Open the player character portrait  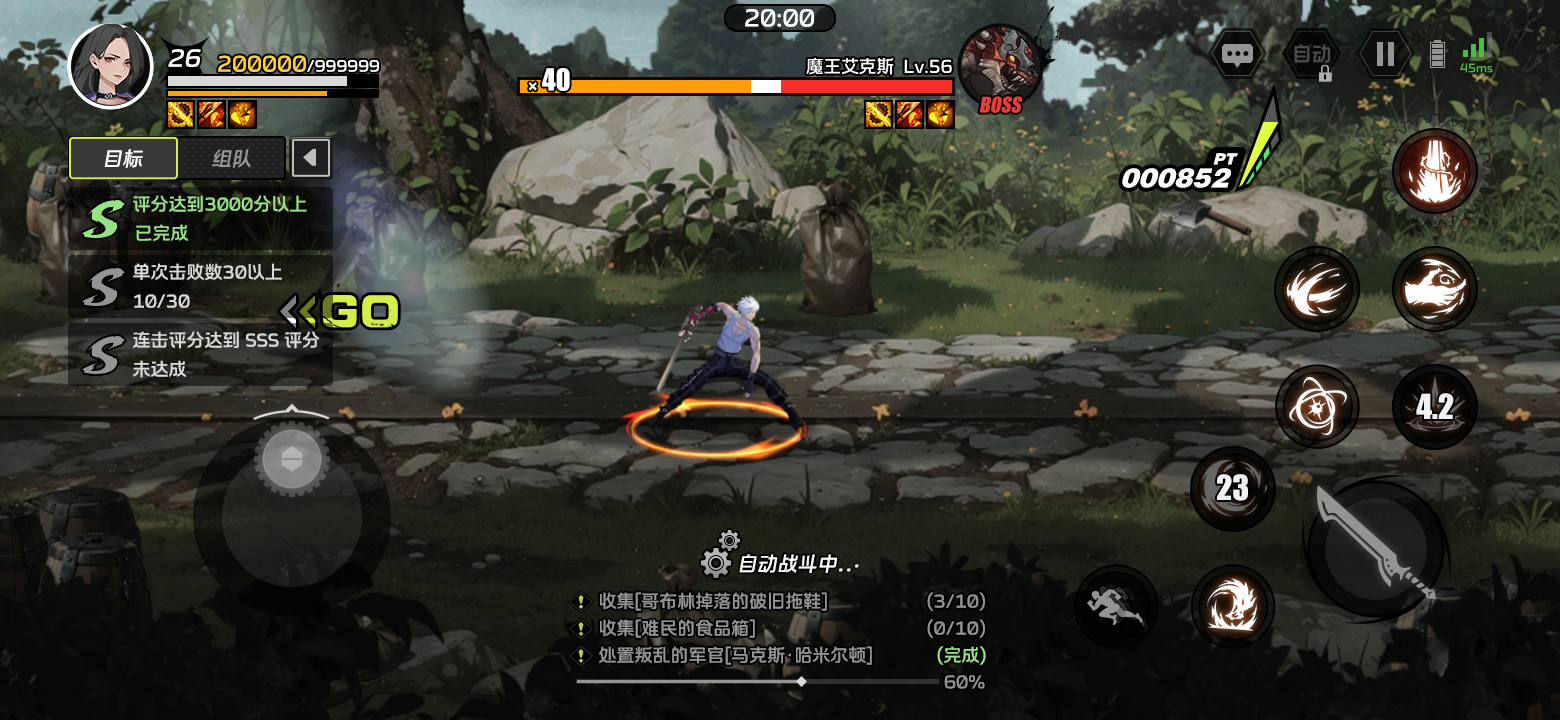click(x=110, y=66)
